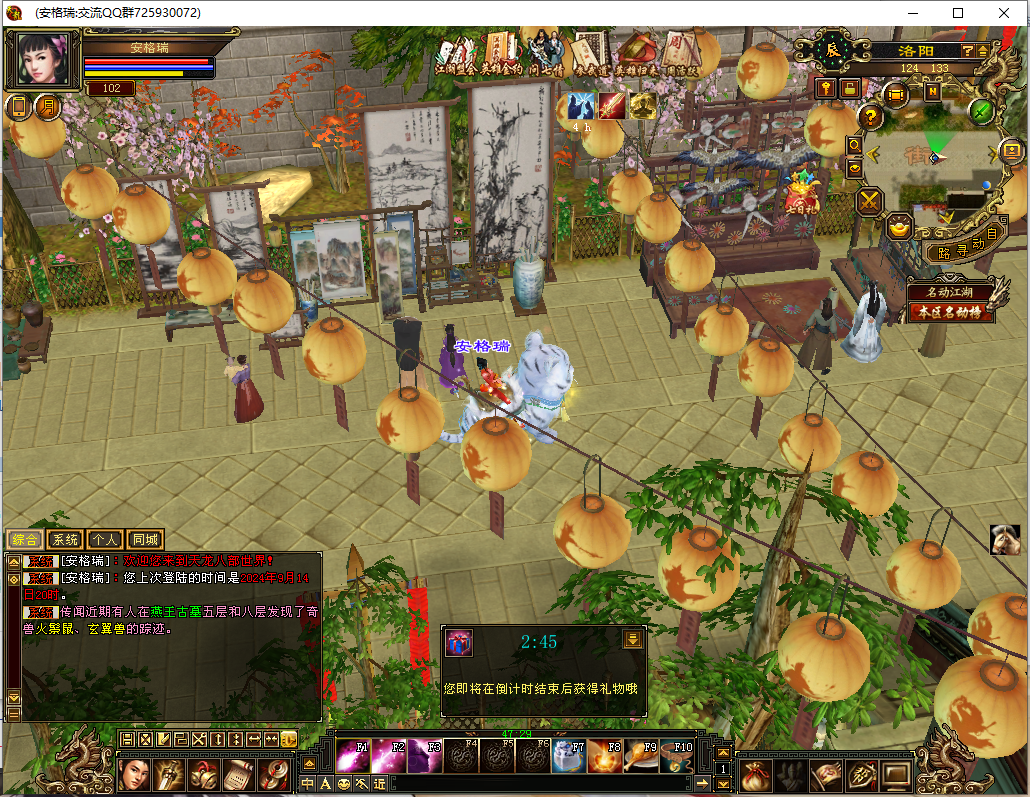Maximize the game window
Image resolution: width=1030 pixels, height=797 pixels.
point(958,13)
